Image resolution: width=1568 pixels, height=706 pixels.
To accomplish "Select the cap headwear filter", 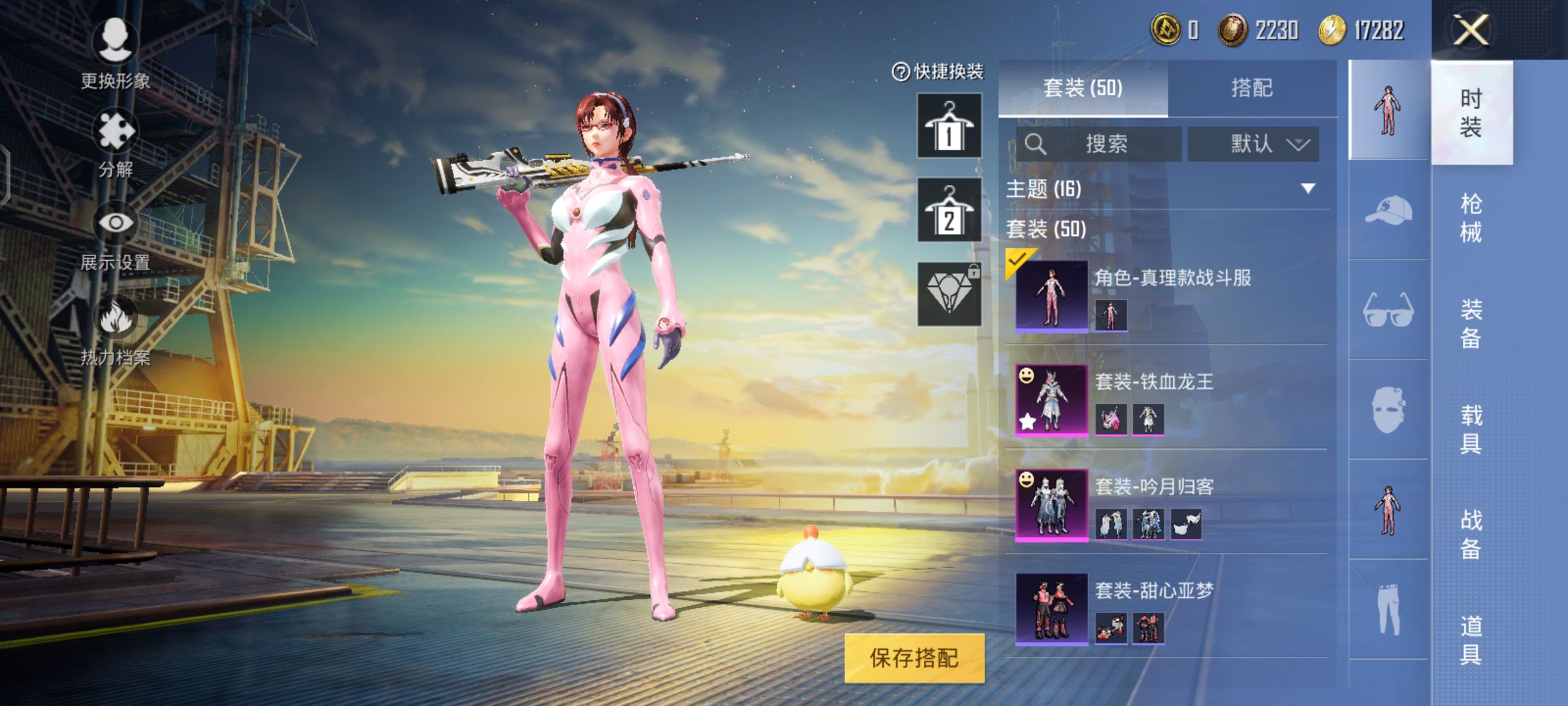I will [x=1388, y=210].
